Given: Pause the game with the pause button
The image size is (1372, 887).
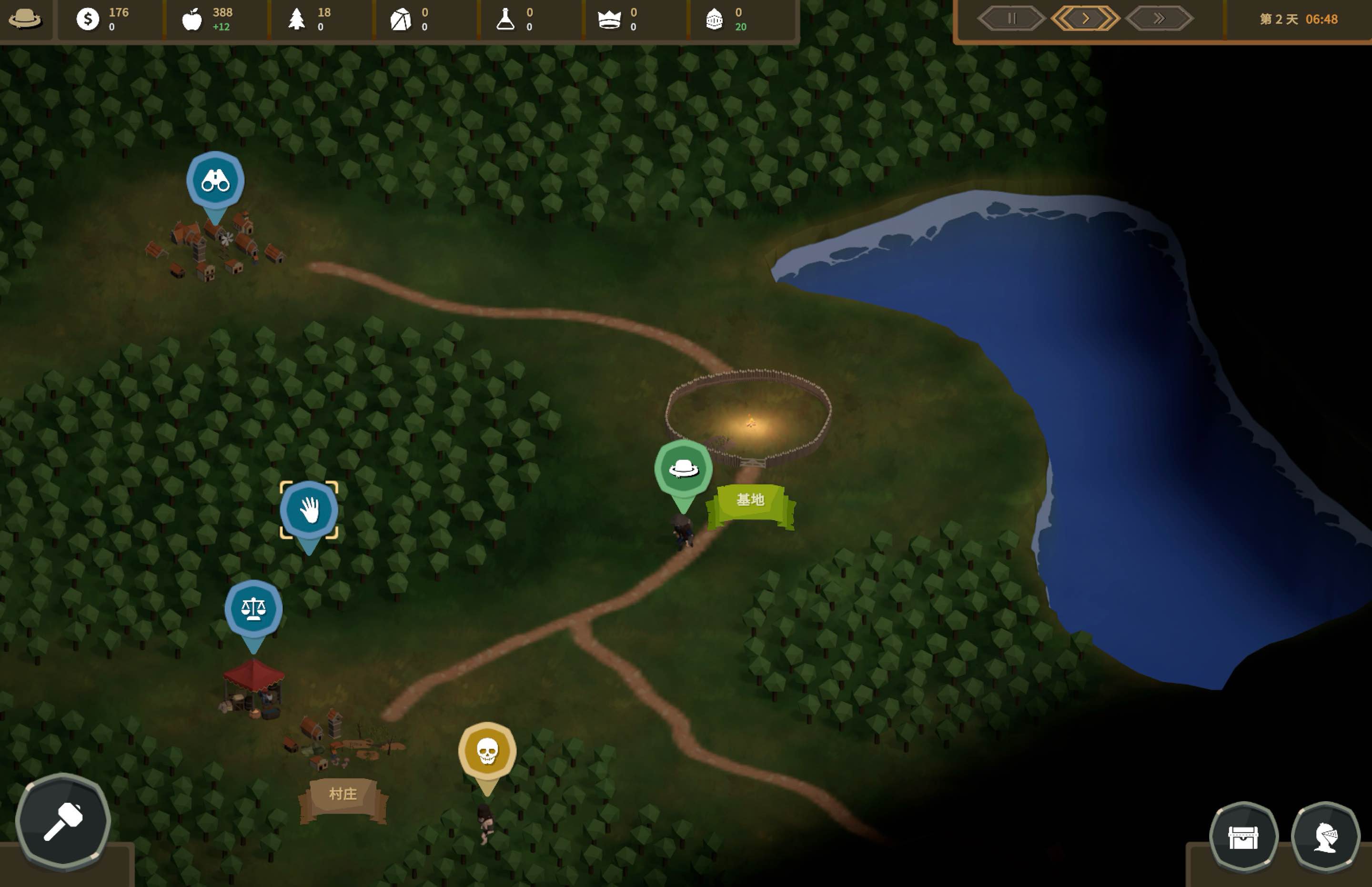Looking at the screenshot, I should coord(1011,18).
